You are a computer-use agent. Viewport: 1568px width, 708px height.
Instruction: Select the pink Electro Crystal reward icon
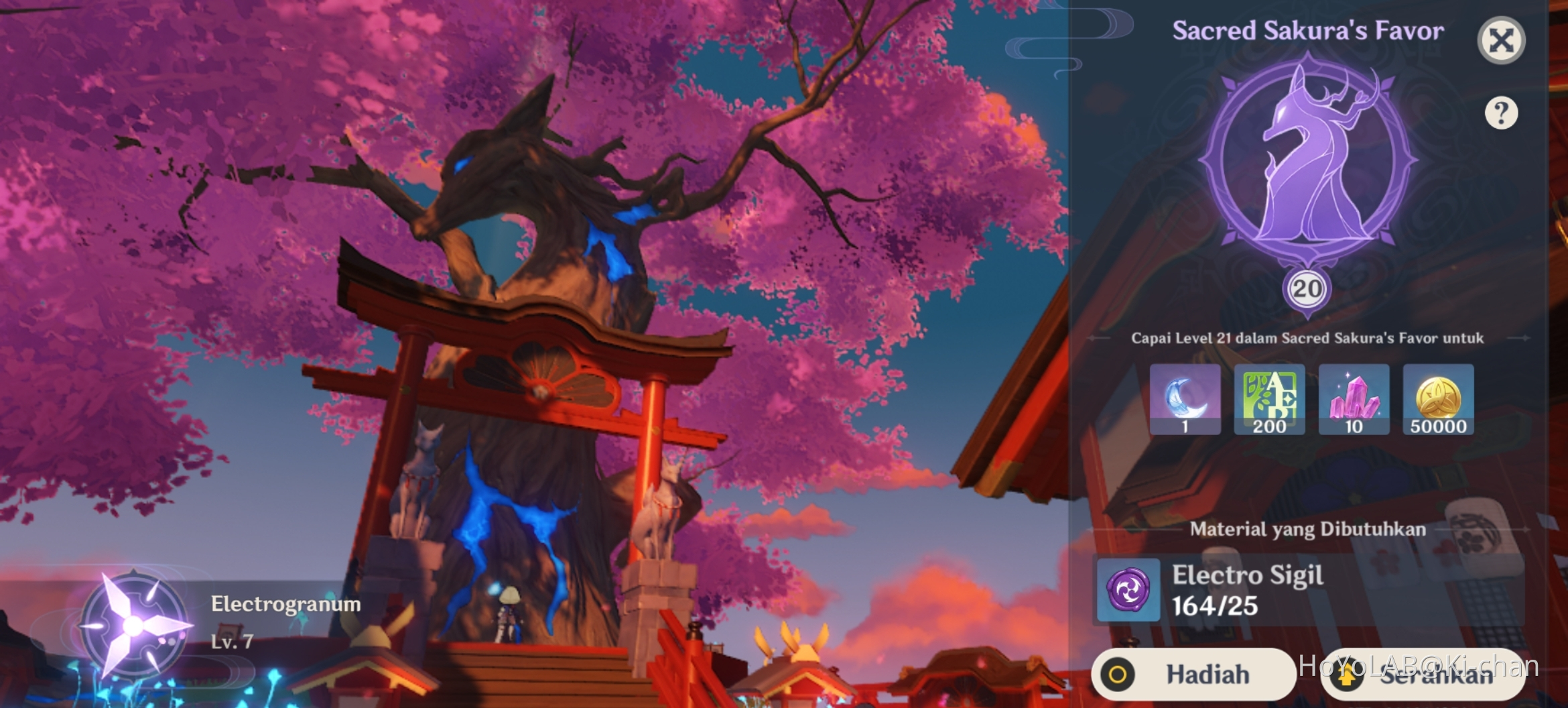coord(1354,400)
